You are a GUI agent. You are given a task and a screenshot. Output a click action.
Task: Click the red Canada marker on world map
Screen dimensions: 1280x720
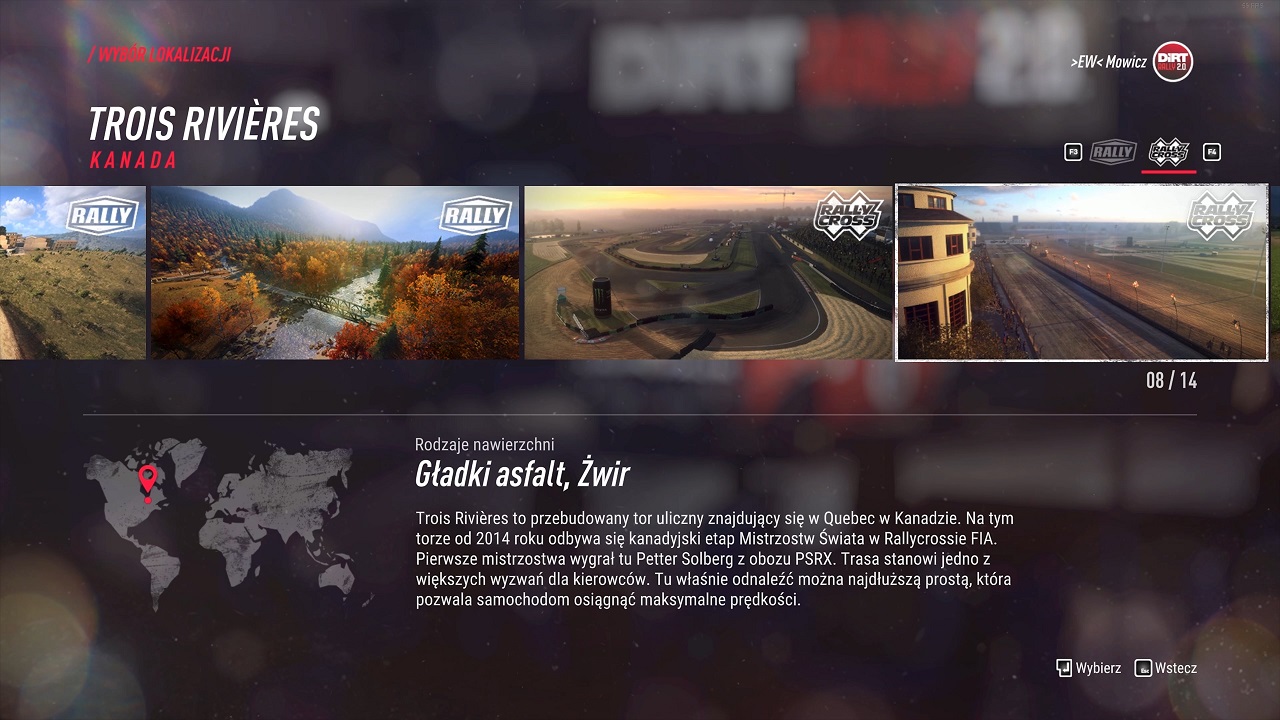click(x=148, y=480)
